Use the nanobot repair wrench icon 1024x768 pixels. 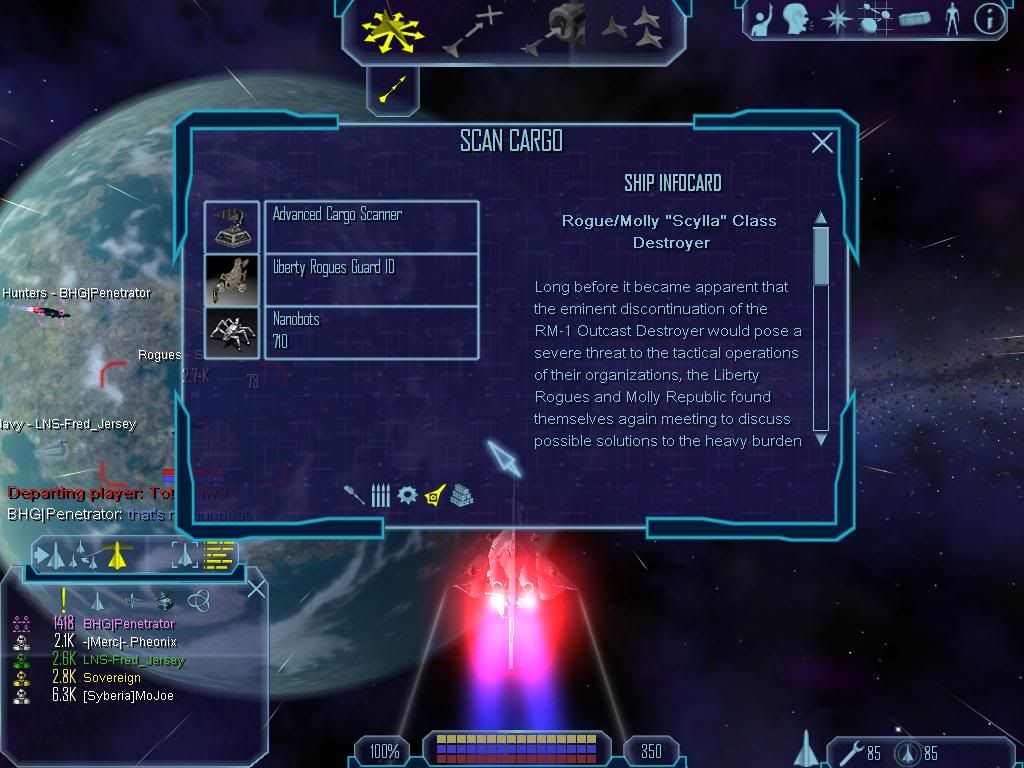[x=846, y=752]
